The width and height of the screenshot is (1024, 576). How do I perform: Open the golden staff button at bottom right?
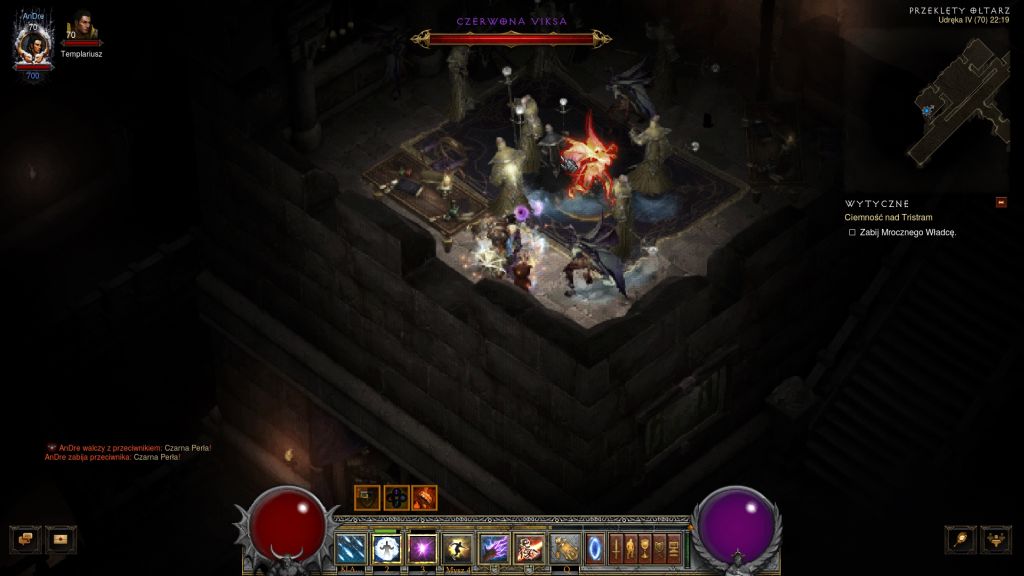(961, 539)
